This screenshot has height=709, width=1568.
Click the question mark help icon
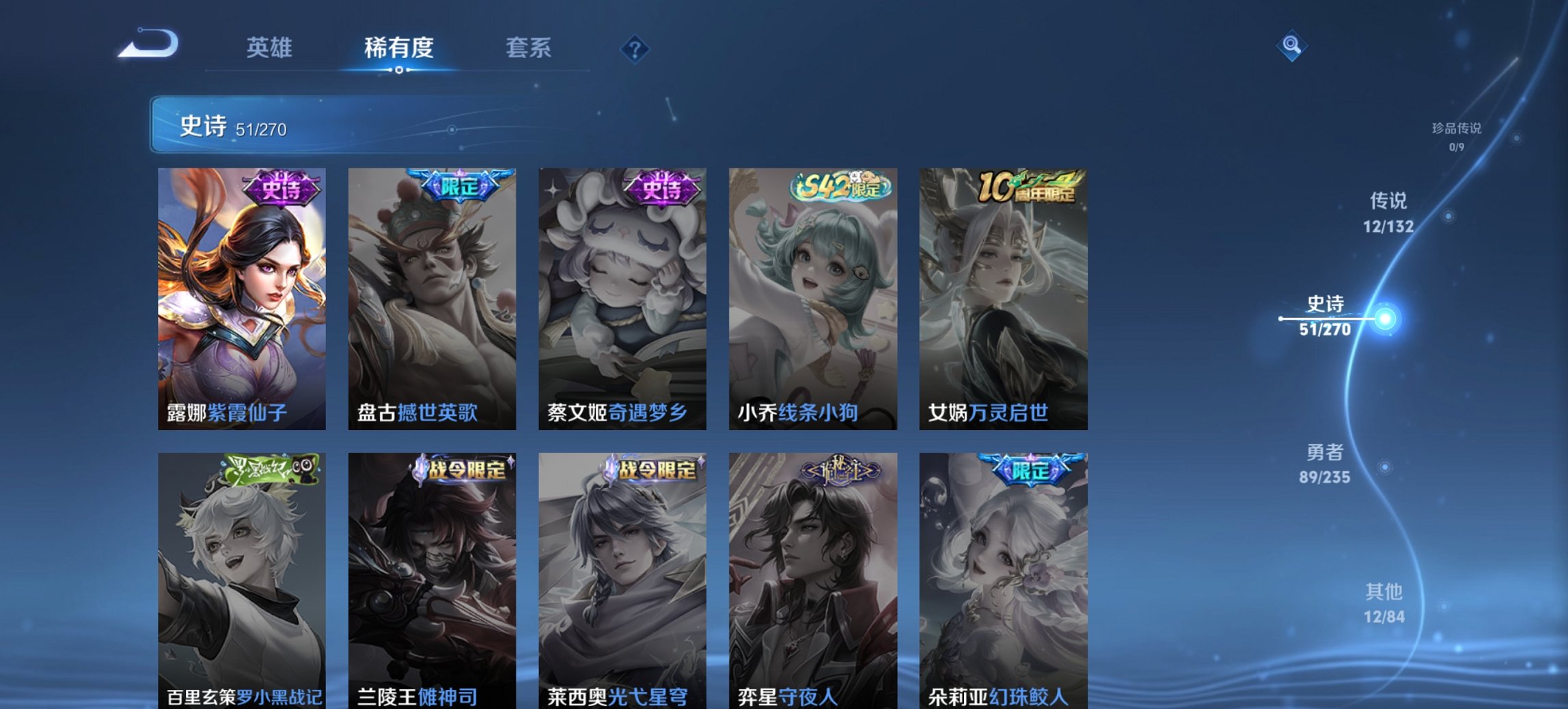pyautogui.click(x=633, y=48)
